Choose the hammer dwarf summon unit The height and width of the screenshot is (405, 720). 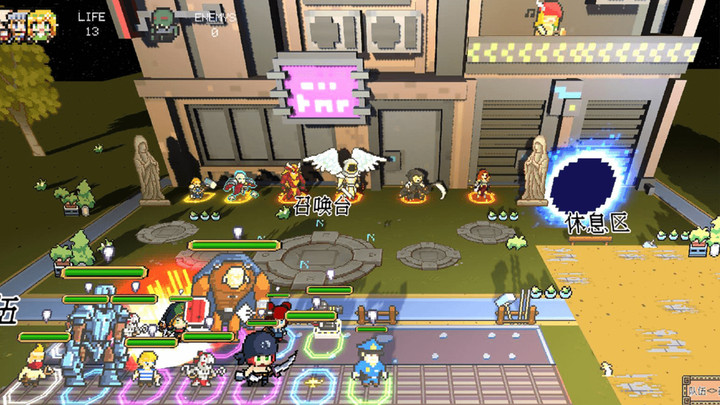click(198, 187)
